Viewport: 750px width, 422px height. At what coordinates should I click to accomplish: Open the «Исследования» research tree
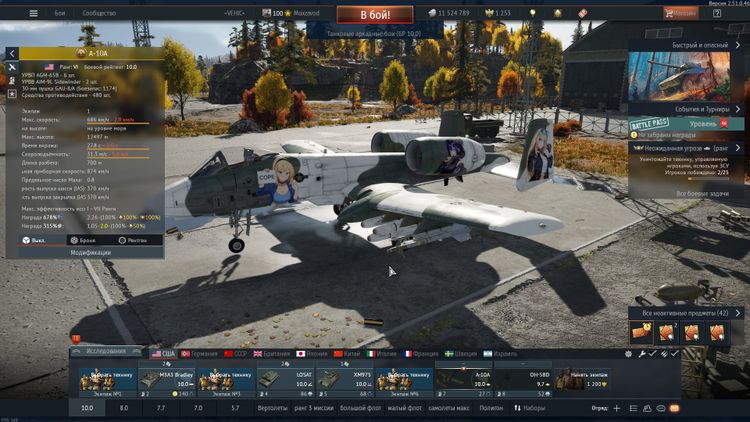click(x=107, y=353)
